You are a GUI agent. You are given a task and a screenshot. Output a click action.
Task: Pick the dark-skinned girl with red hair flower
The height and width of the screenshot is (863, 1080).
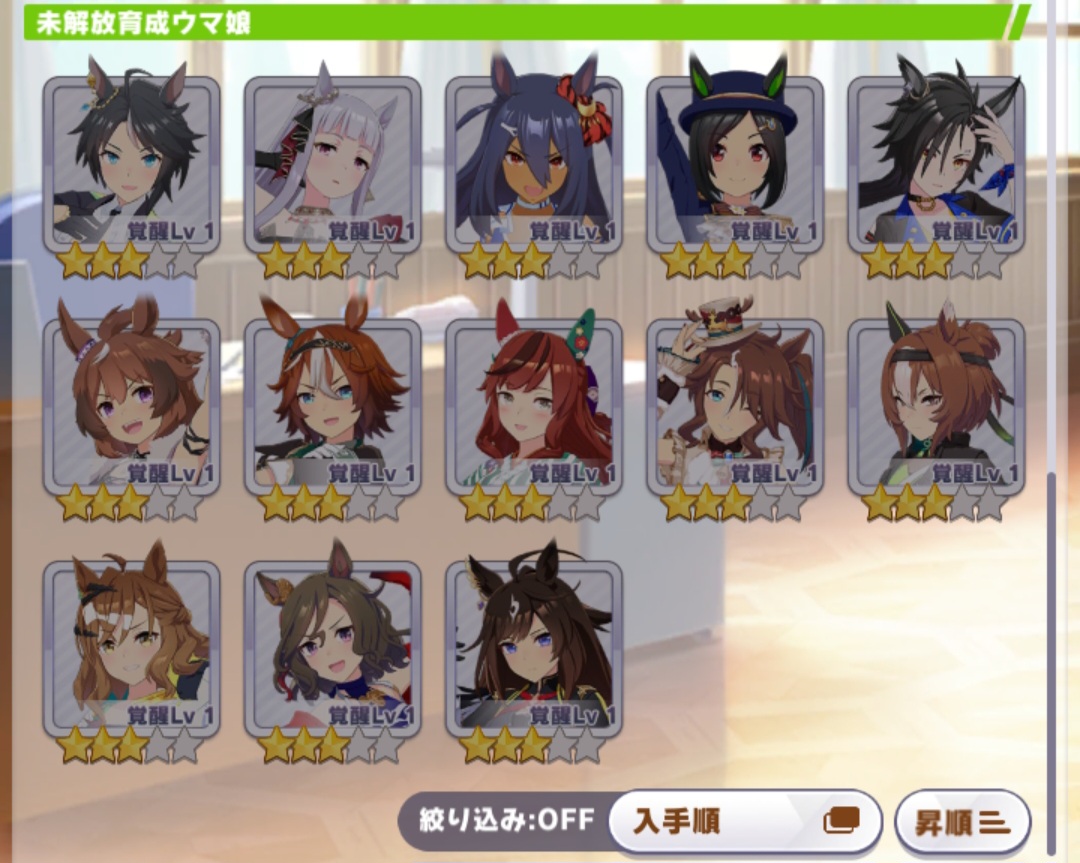point(533,165)
